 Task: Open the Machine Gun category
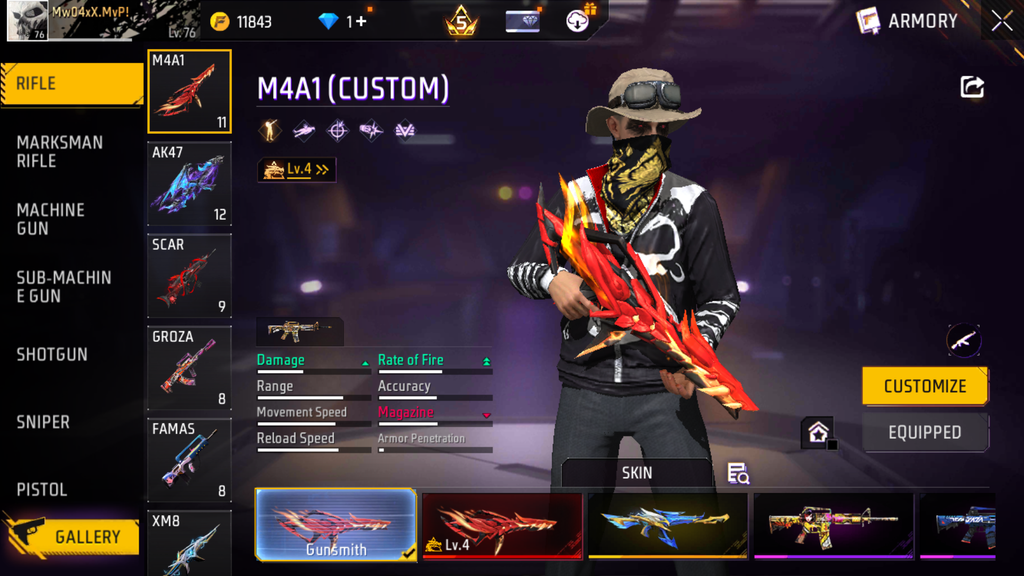pos(51,219)
